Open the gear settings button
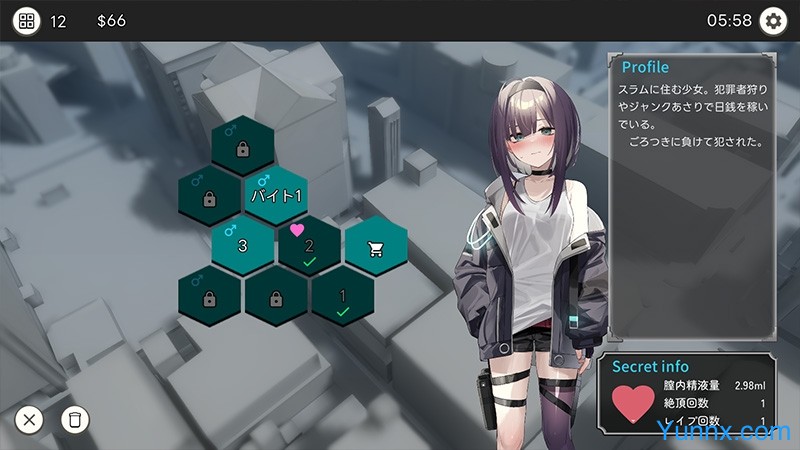Screen dimensions: 800x450 (x=773, y=20)
